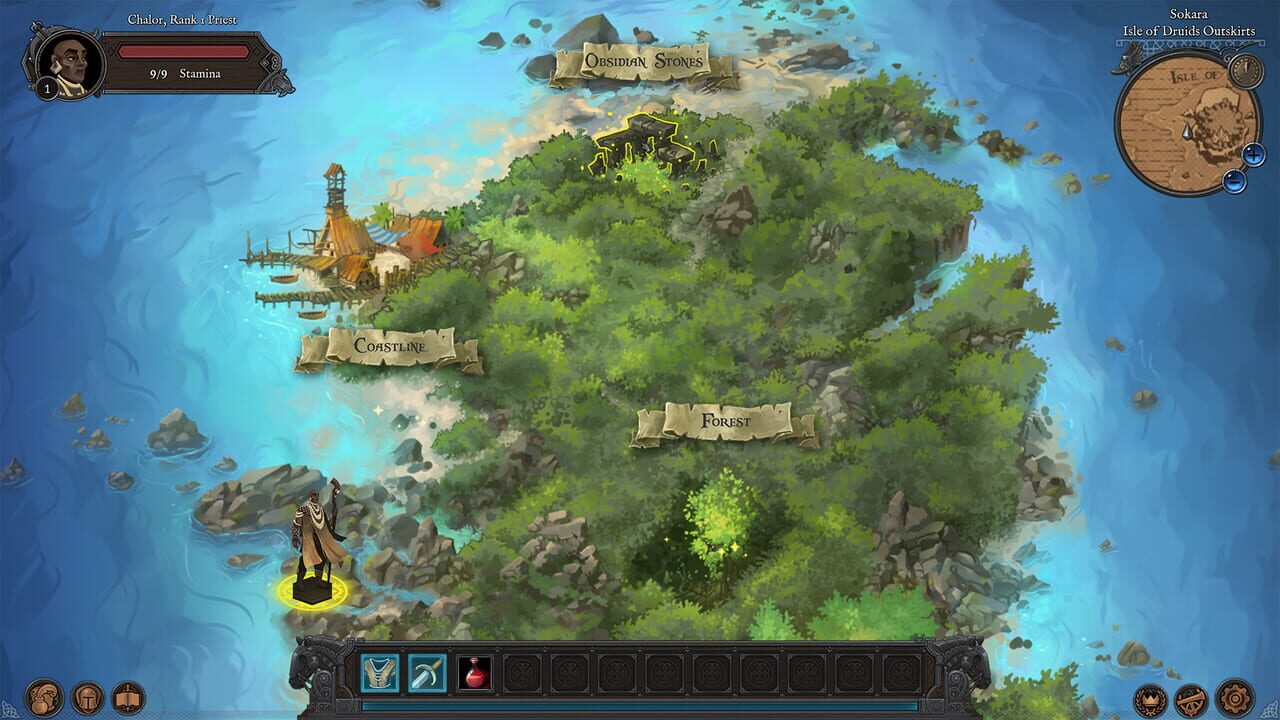
Task: Travel to the Forest area banner
Action: pos(725,421)
